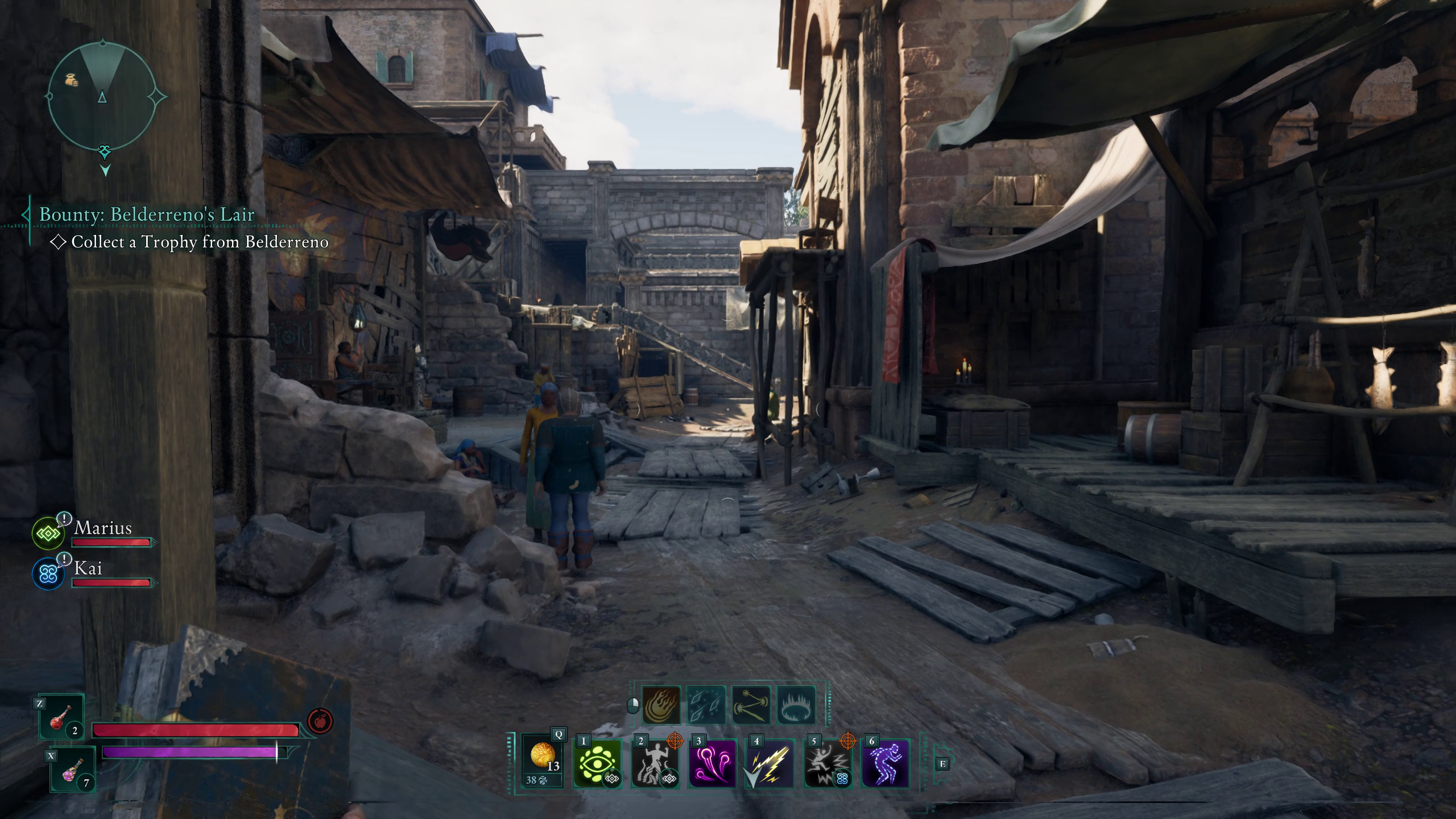The height and width of the screenshot is (819, 1456).
Task: Select the ring of fire grimoire spell
Action: tap(796, 705)
